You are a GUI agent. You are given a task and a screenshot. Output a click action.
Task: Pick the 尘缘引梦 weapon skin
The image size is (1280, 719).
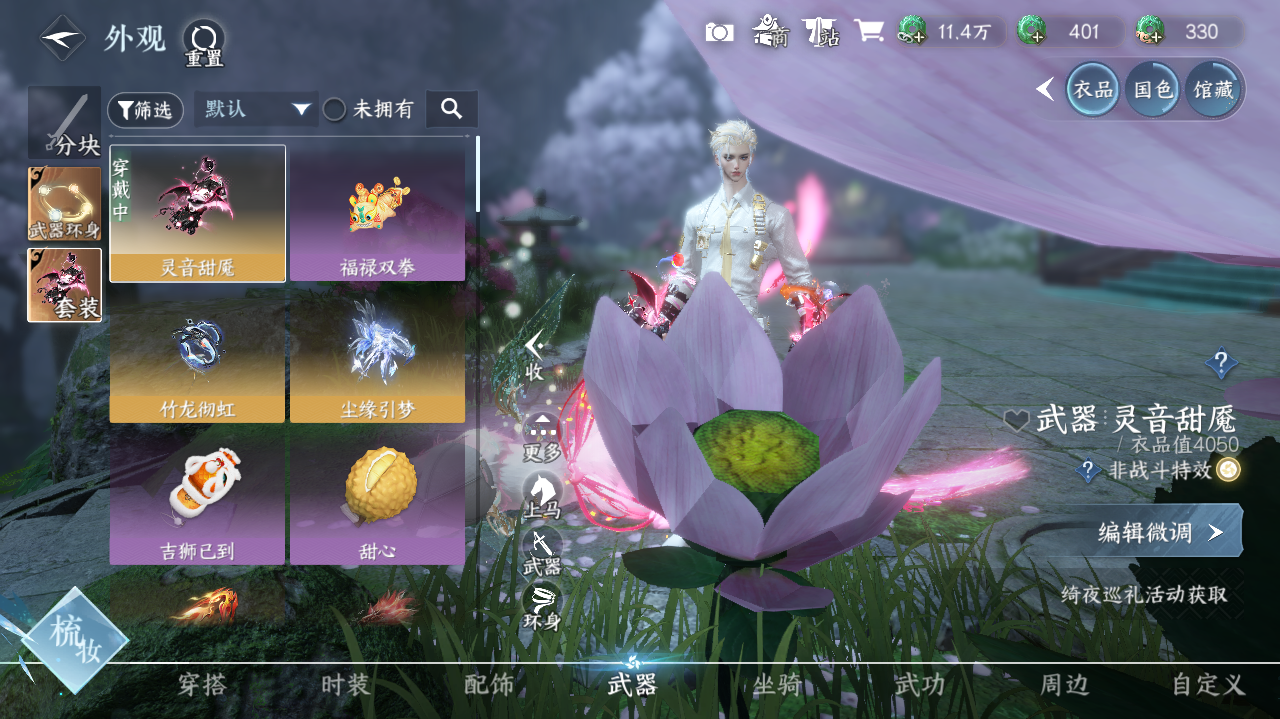click(377, 355)
